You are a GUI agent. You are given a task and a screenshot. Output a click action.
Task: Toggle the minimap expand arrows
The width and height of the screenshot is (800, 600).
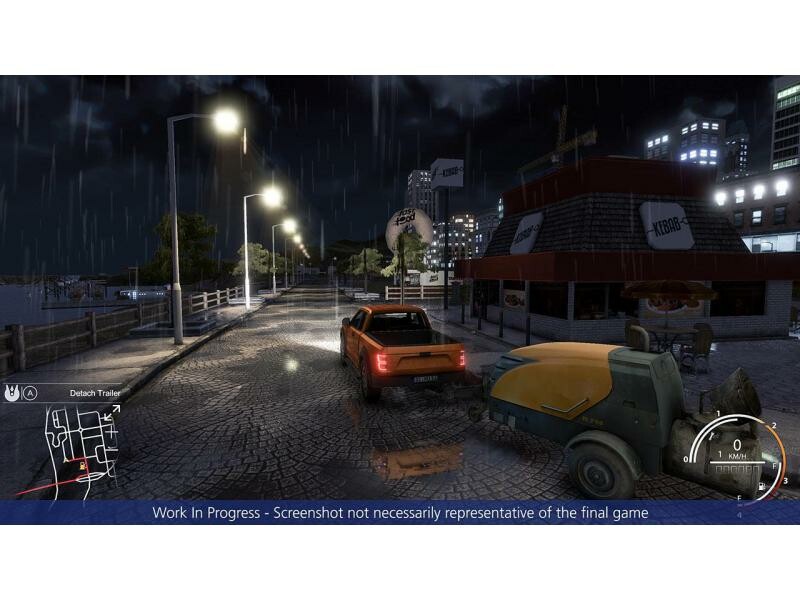(112, 411)
